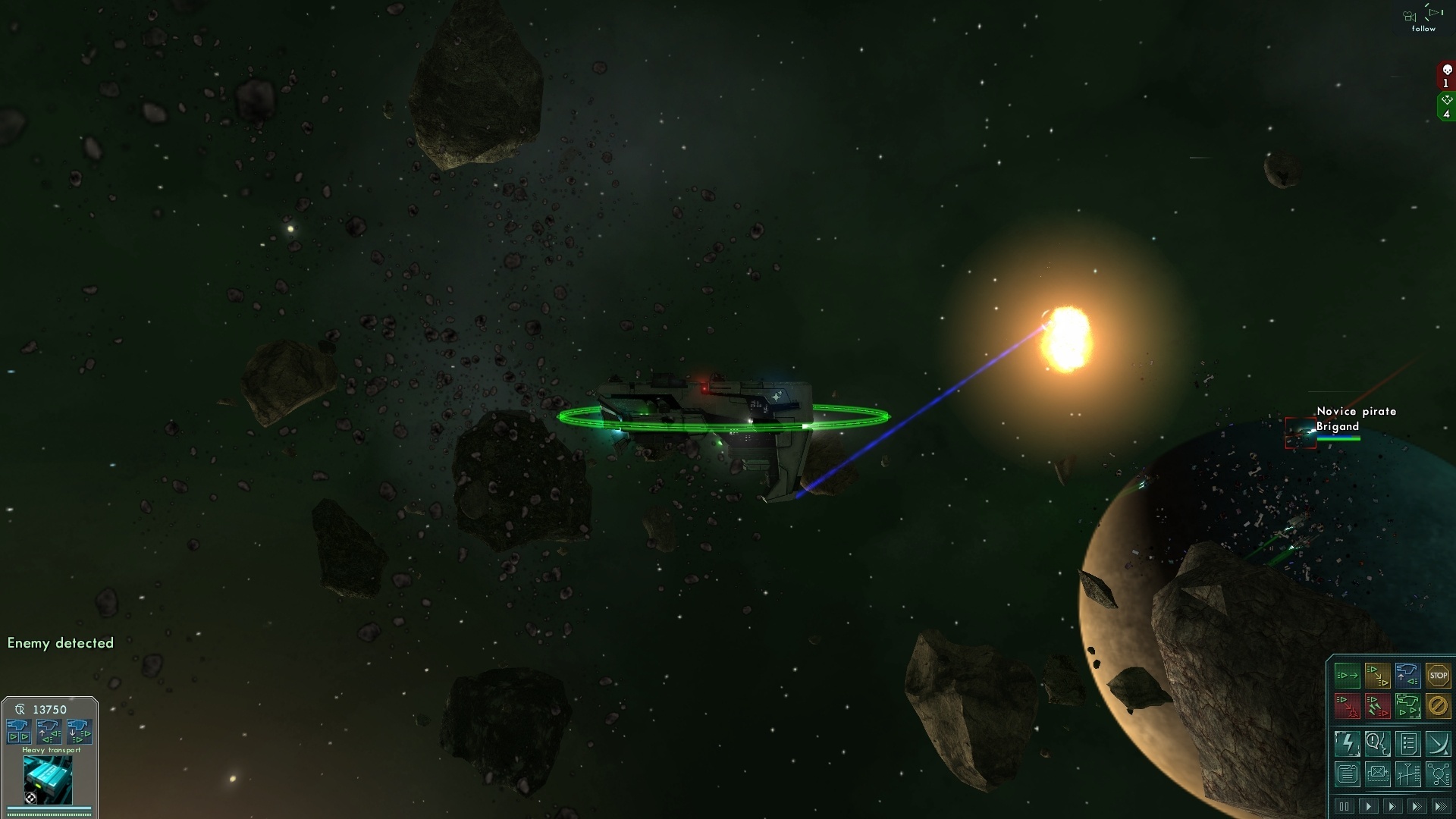Open the ship systems lightning panel
This screenshot has height=819, width=1456.
click(1348, 744)
